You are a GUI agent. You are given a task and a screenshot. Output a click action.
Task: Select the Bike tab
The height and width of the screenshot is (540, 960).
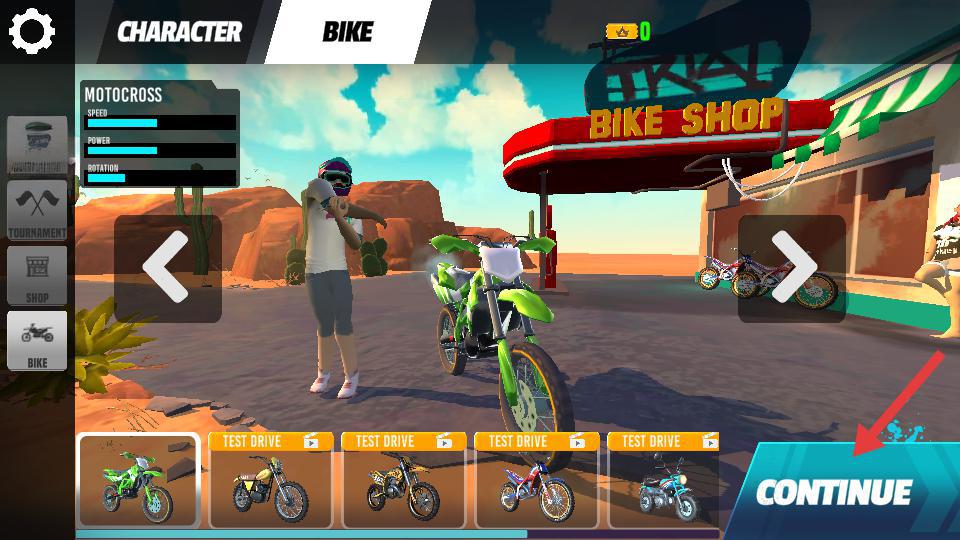(x=347, y=32)
